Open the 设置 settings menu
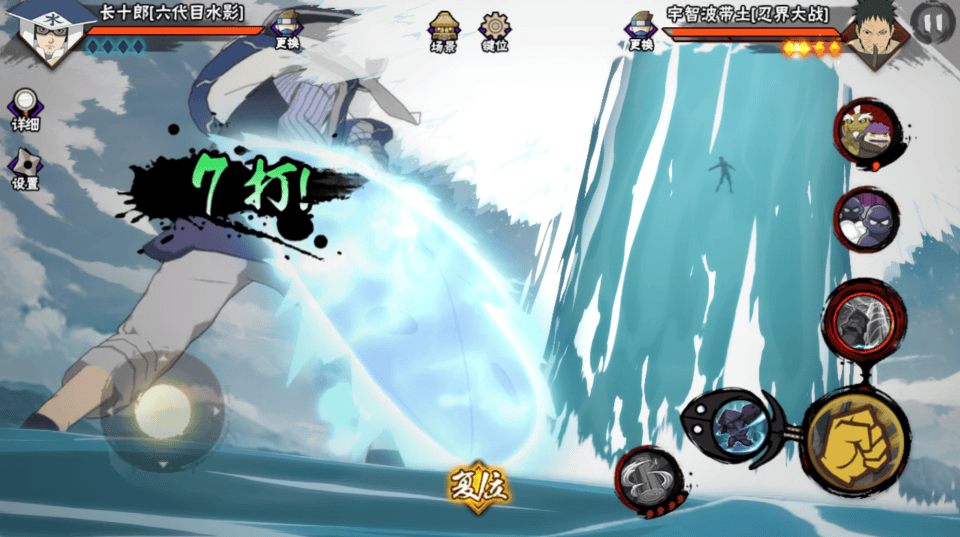Screen dimensions: 960x537 tap(25, 170)
